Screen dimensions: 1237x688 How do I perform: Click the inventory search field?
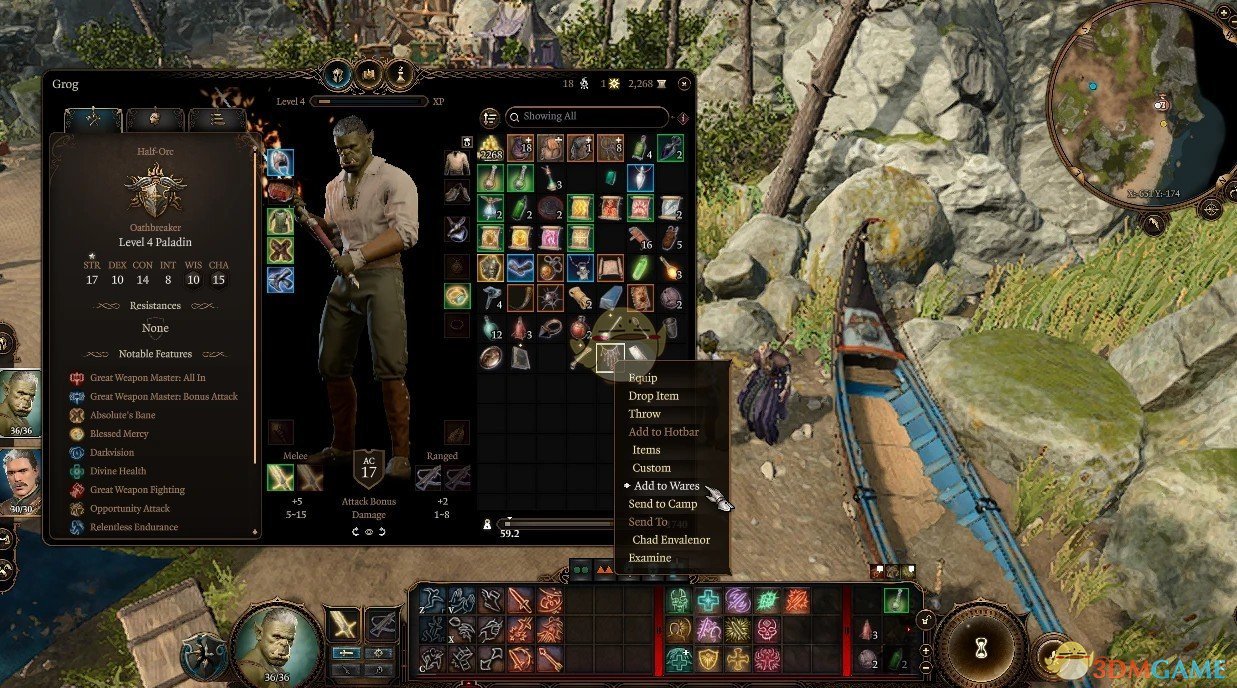590,117
